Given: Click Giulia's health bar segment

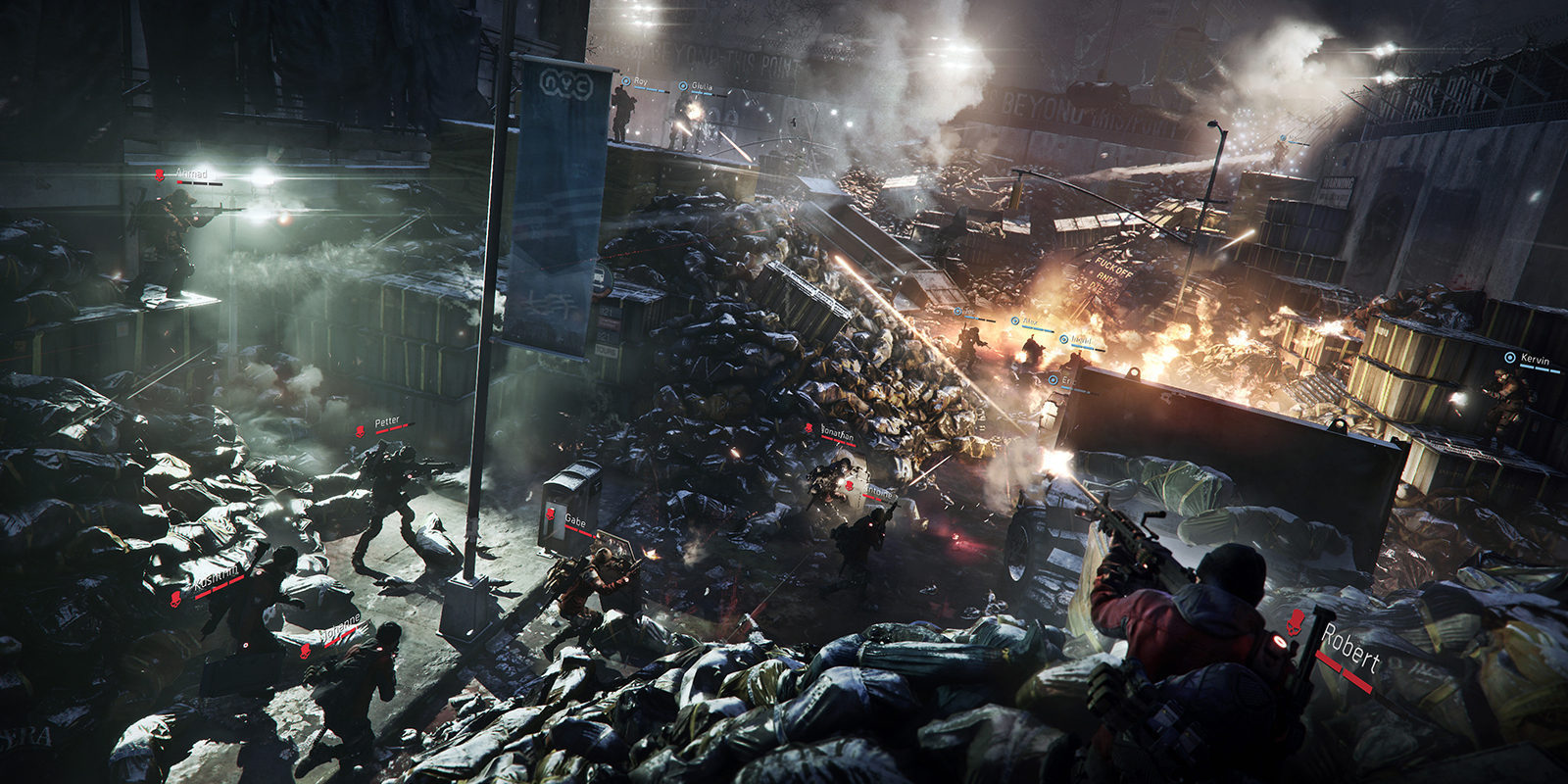Looking at the screenshot, I should pos(702,93).
